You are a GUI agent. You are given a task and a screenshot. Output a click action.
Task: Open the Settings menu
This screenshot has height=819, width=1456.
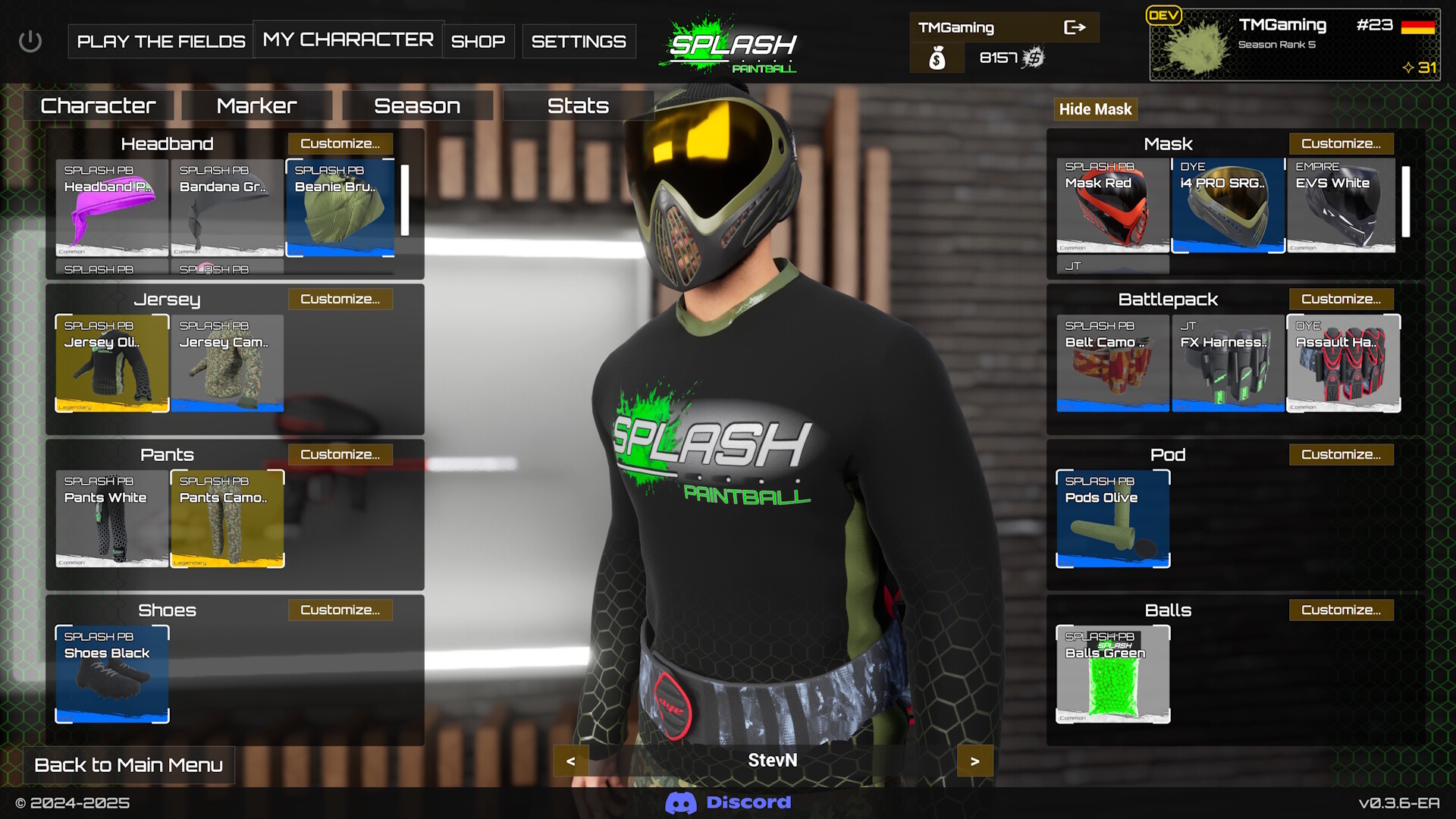click(x=579, y=41)
